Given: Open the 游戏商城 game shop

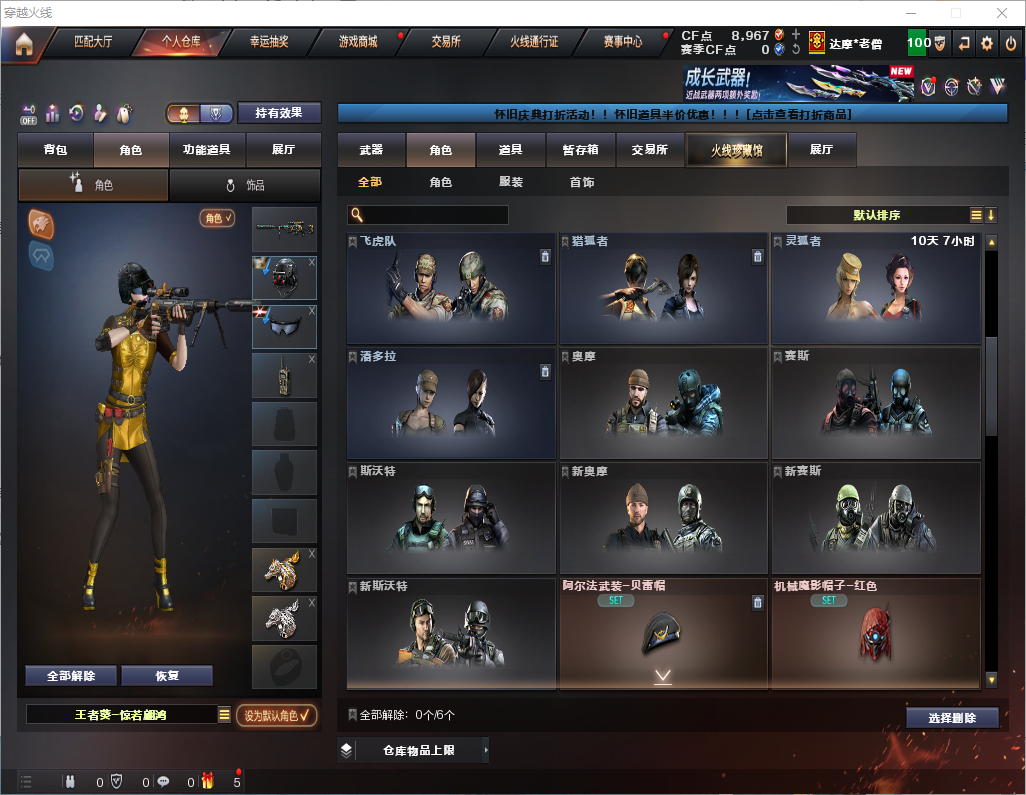Looking at the screenshot, I should pyautogui.click(x=357, y=42).
